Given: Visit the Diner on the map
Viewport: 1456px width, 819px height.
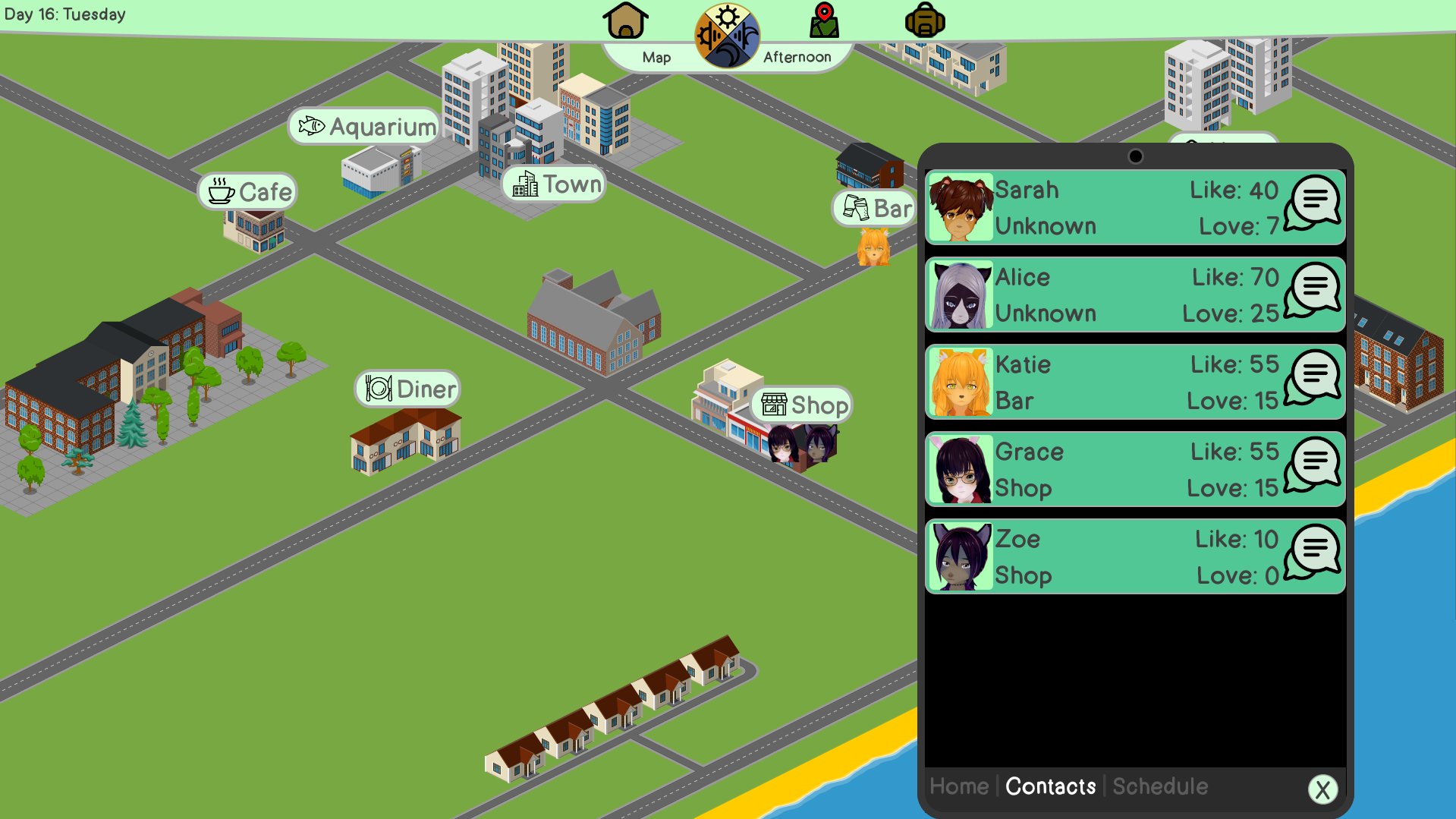Looking at the screenshot, I should coord(407,388).
